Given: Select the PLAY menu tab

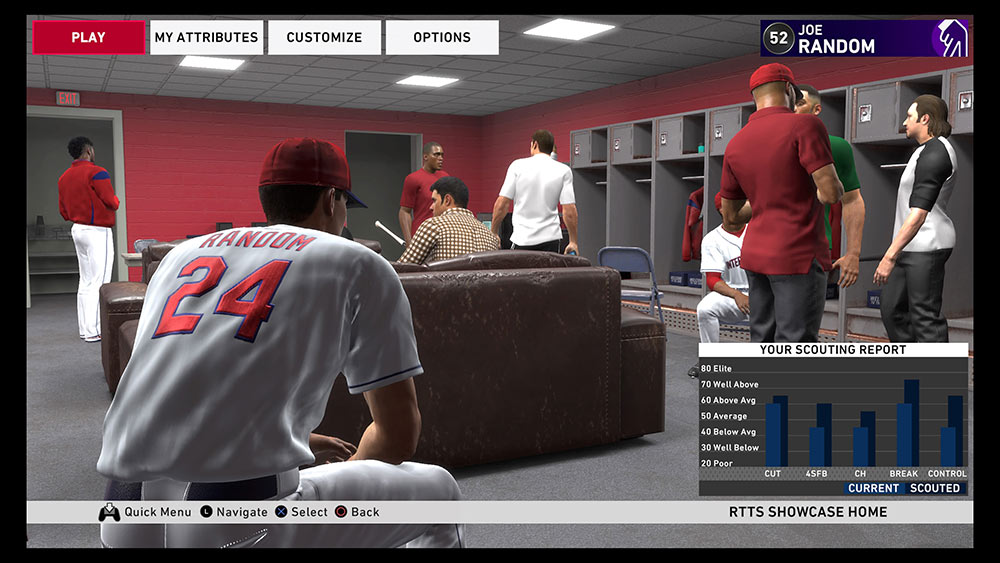Looking at the screenshot, I should click(88, 37).
